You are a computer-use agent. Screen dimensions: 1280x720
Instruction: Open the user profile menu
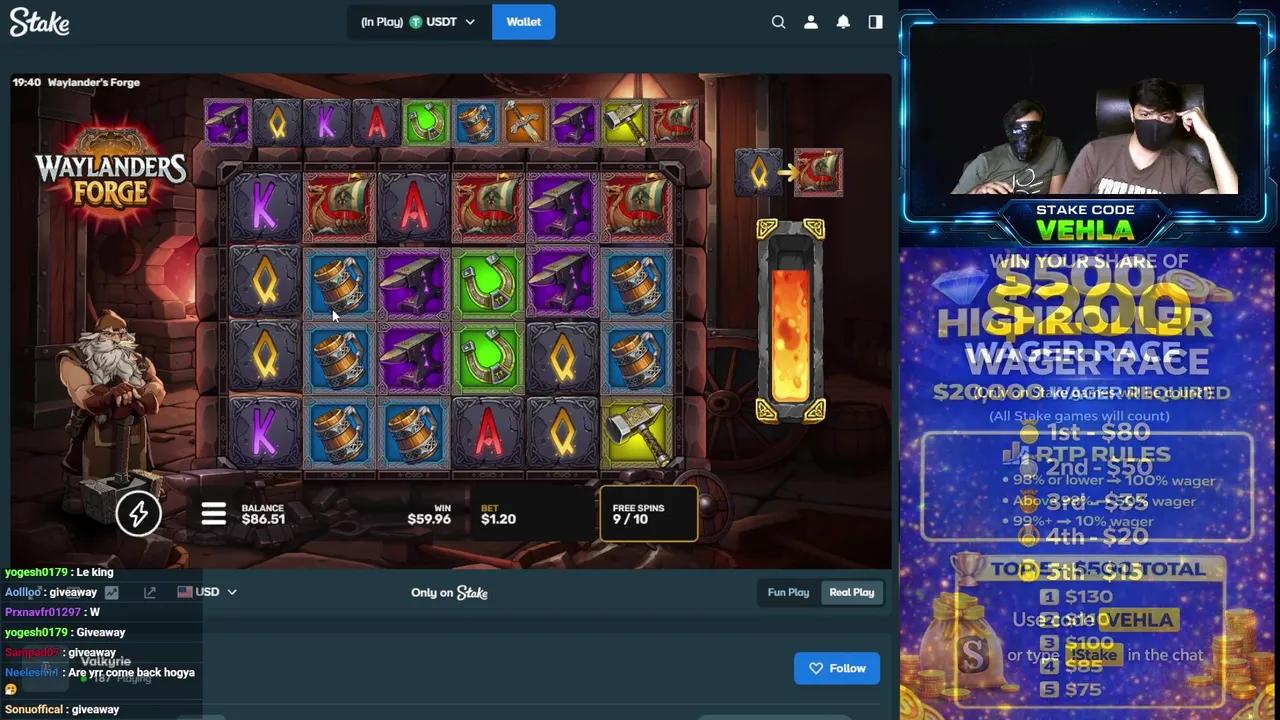810,21
